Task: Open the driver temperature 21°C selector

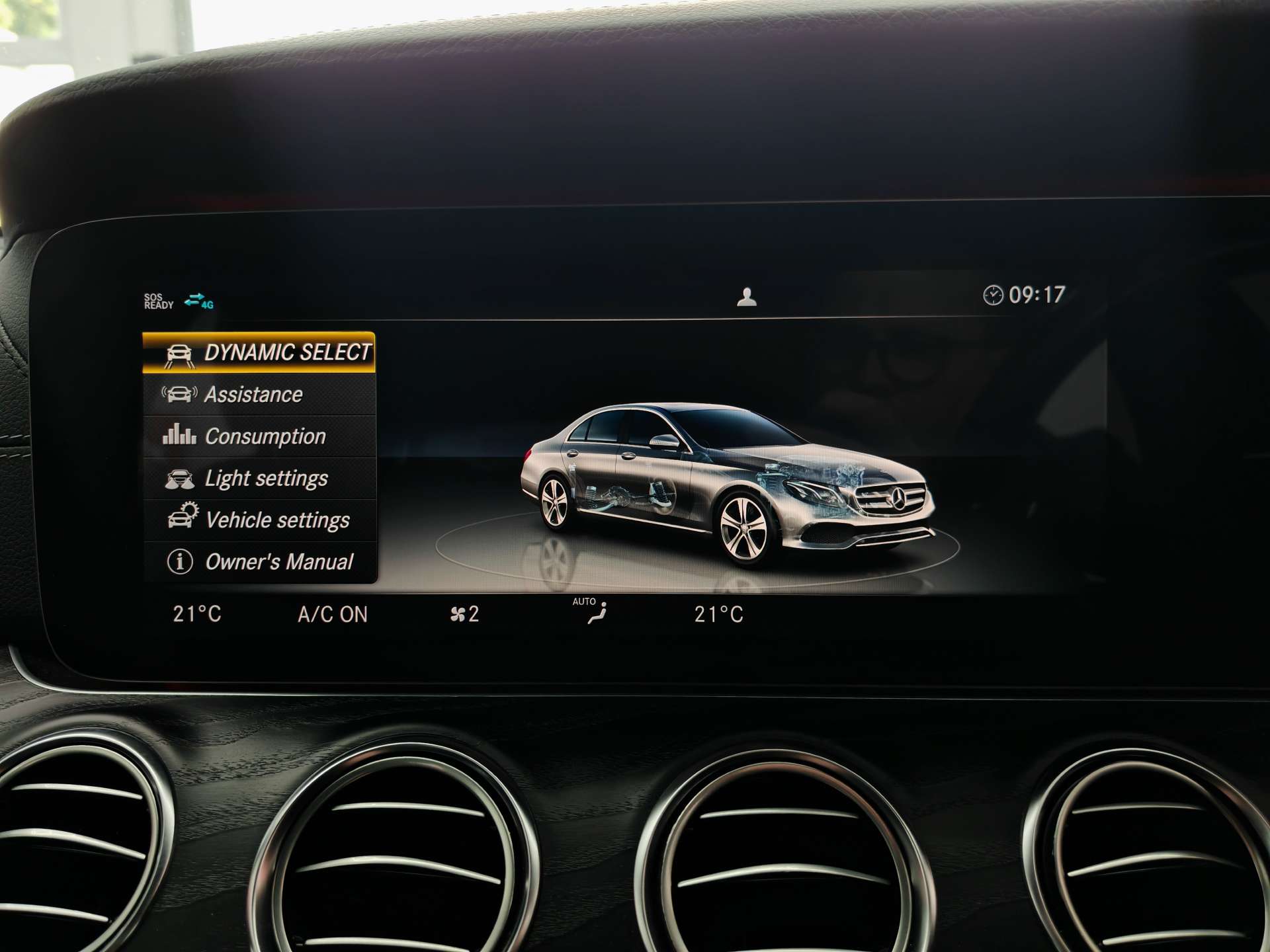Action: click(x=196, y=614)
